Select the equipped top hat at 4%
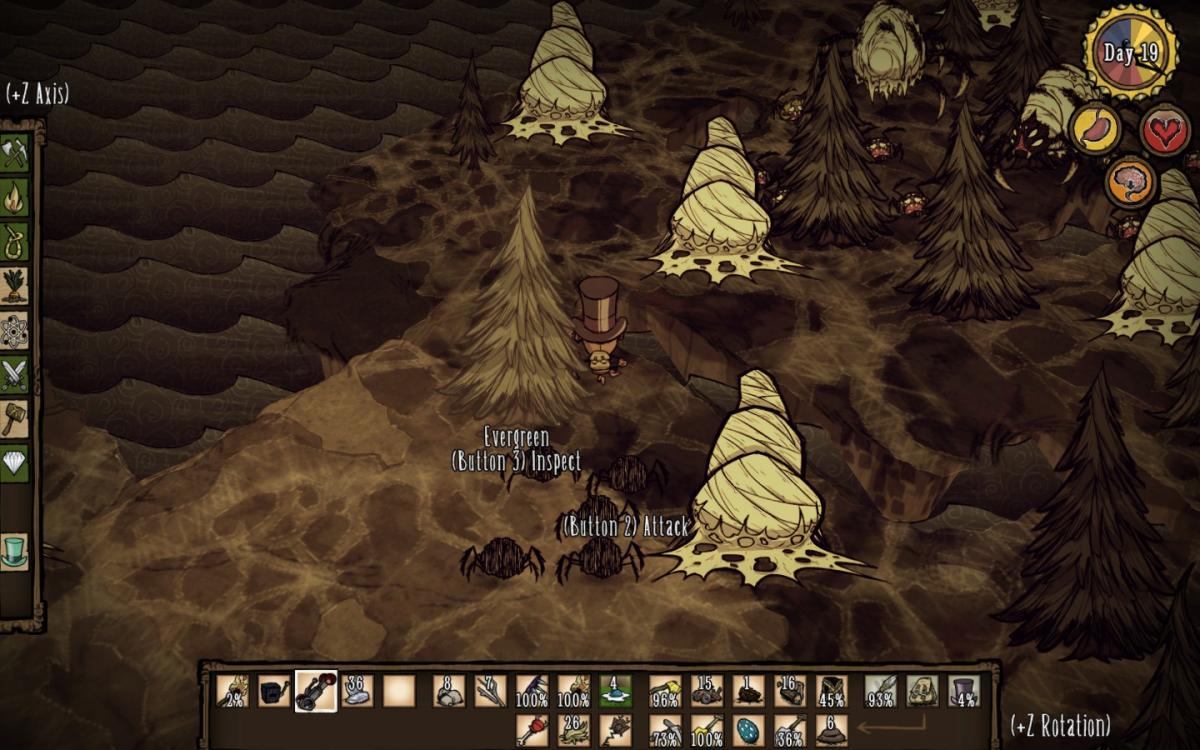The height and width of the screenshot is (750, 1200). coord(963,690)
